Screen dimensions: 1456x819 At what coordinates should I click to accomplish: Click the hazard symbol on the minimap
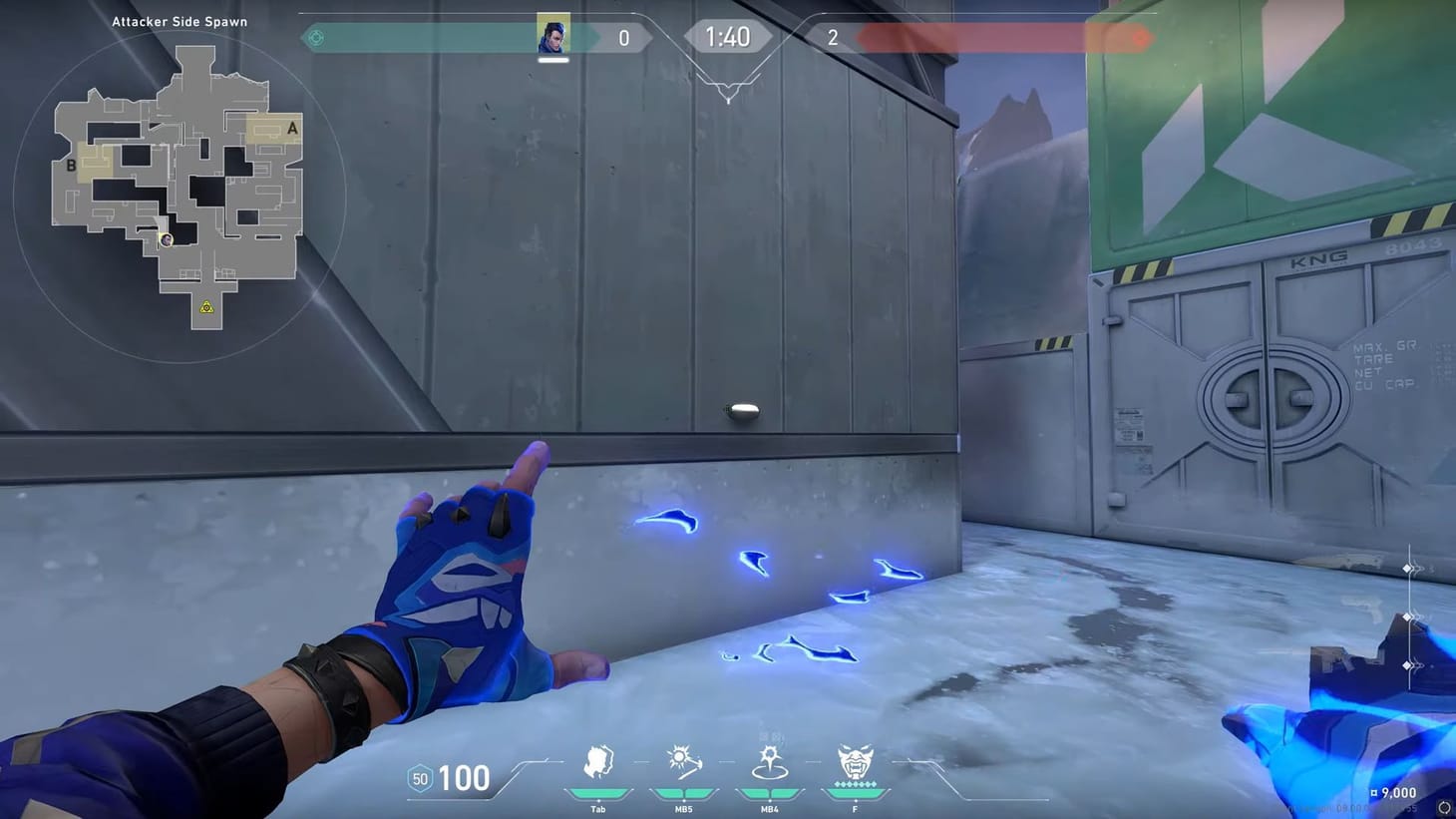(x=206, y=308)
